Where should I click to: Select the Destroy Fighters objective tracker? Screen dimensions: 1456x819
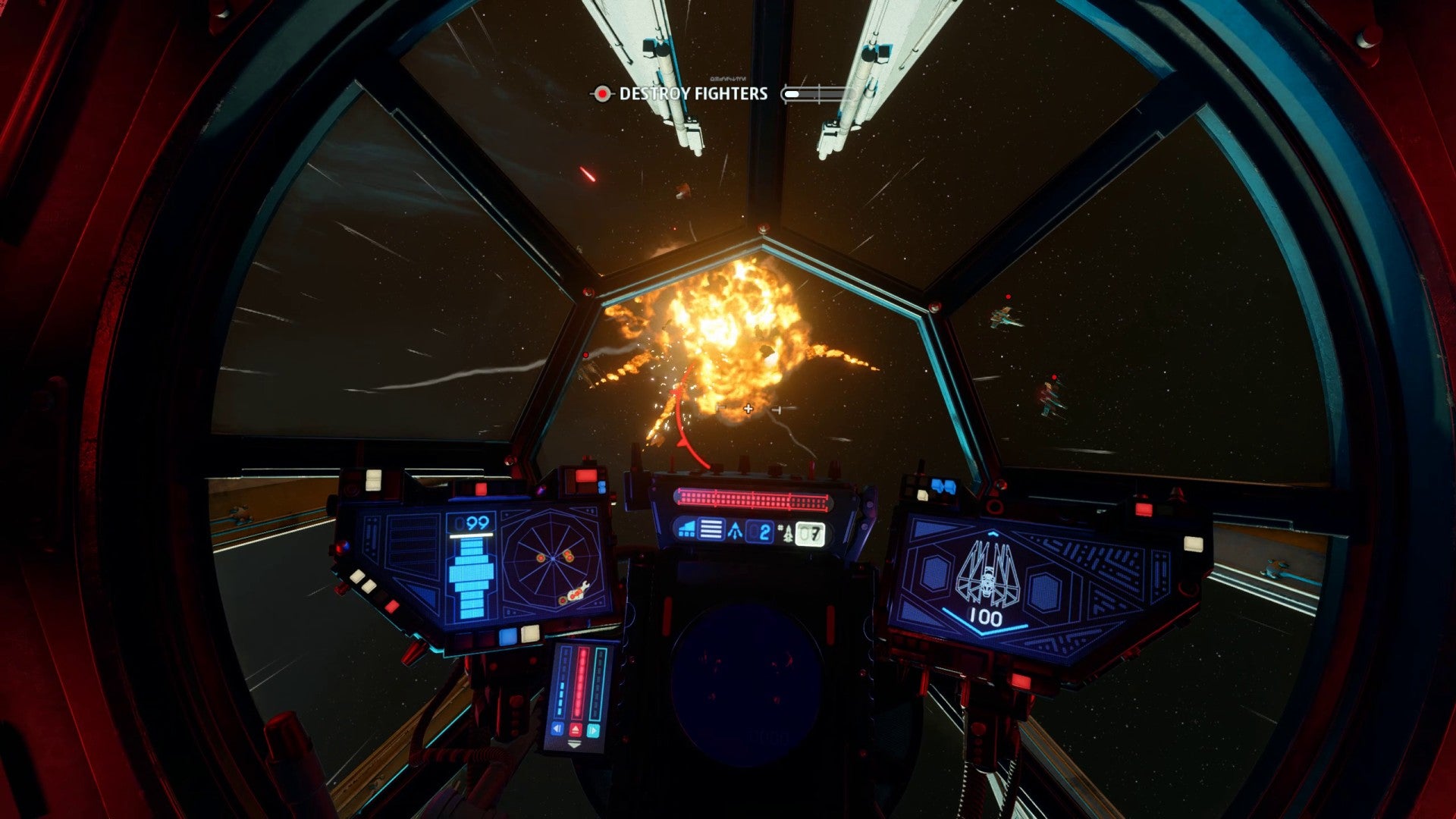[x=693, y=94]
